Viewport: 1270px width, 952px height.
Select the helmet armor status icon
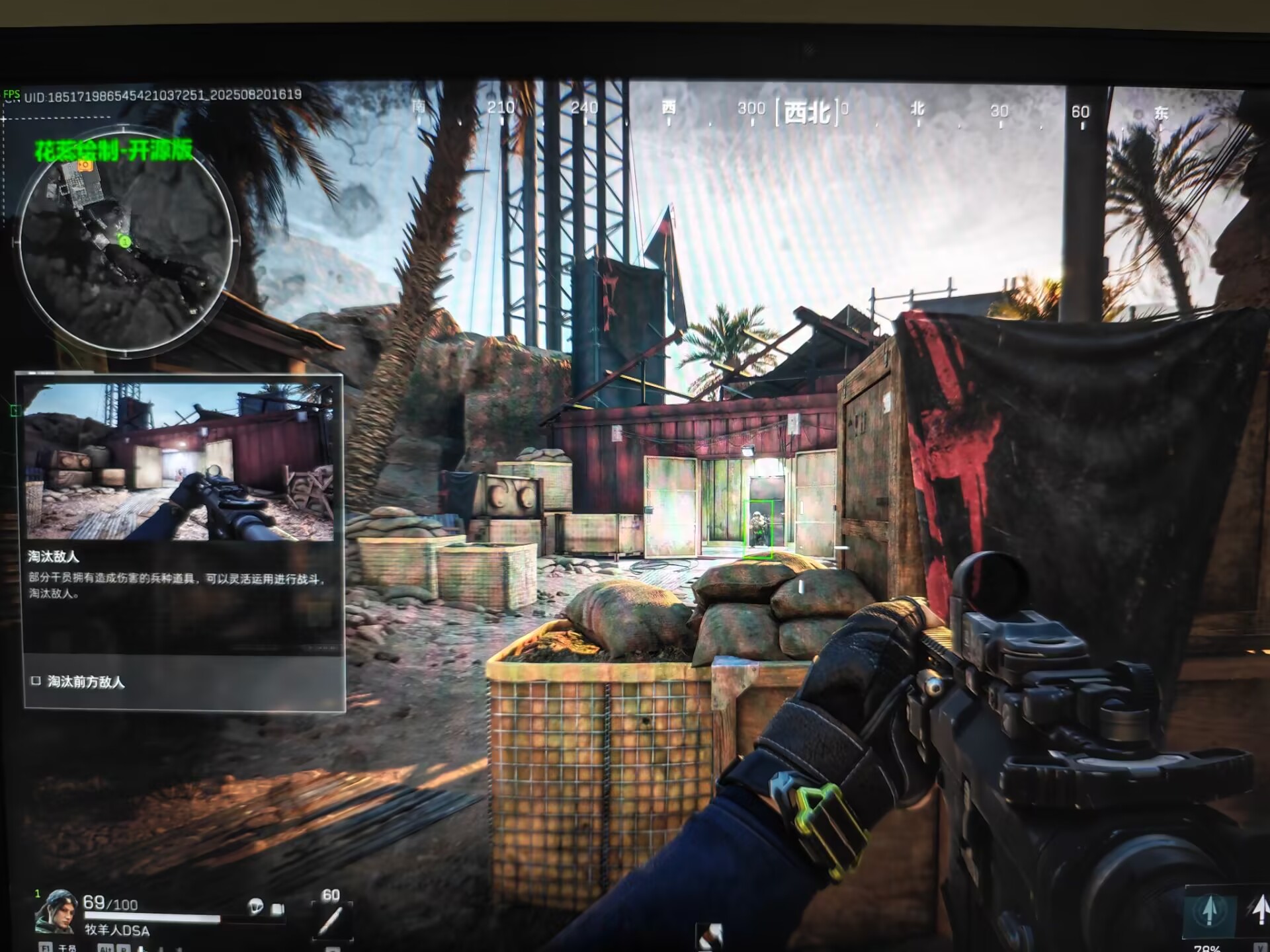coord(255,906)
